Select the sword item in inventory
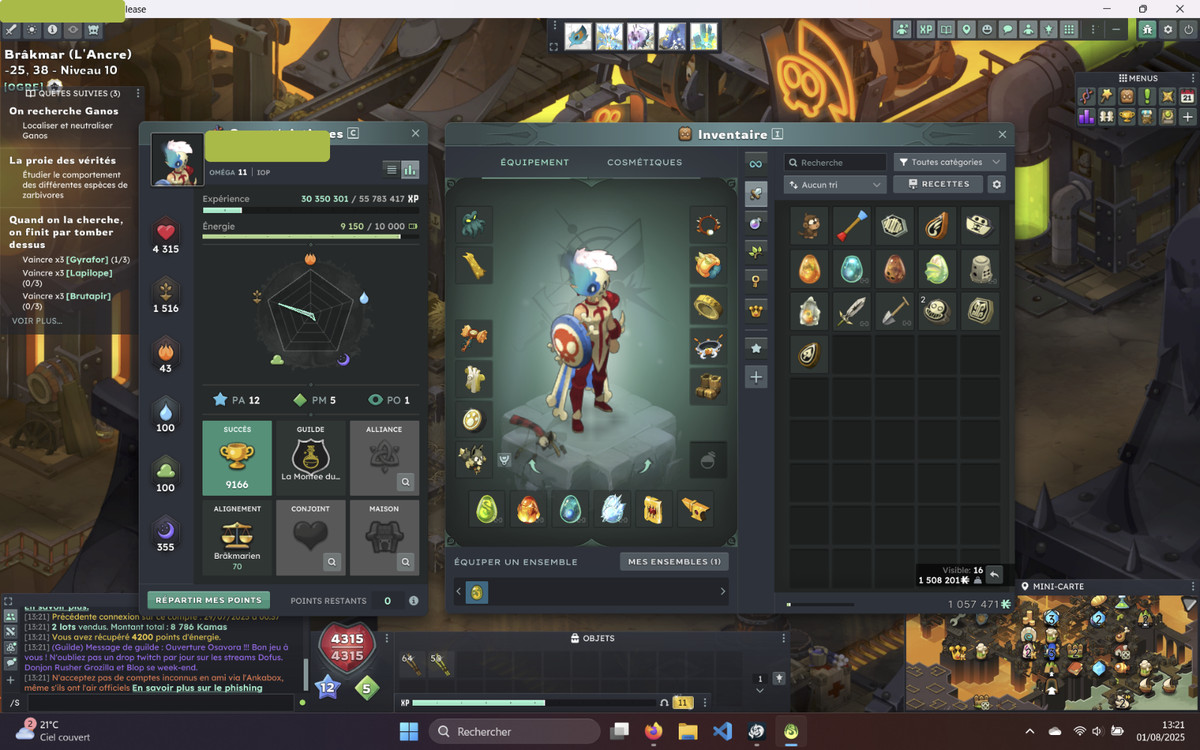Screen dimensions: 1200x750 (x=851, y=312)
